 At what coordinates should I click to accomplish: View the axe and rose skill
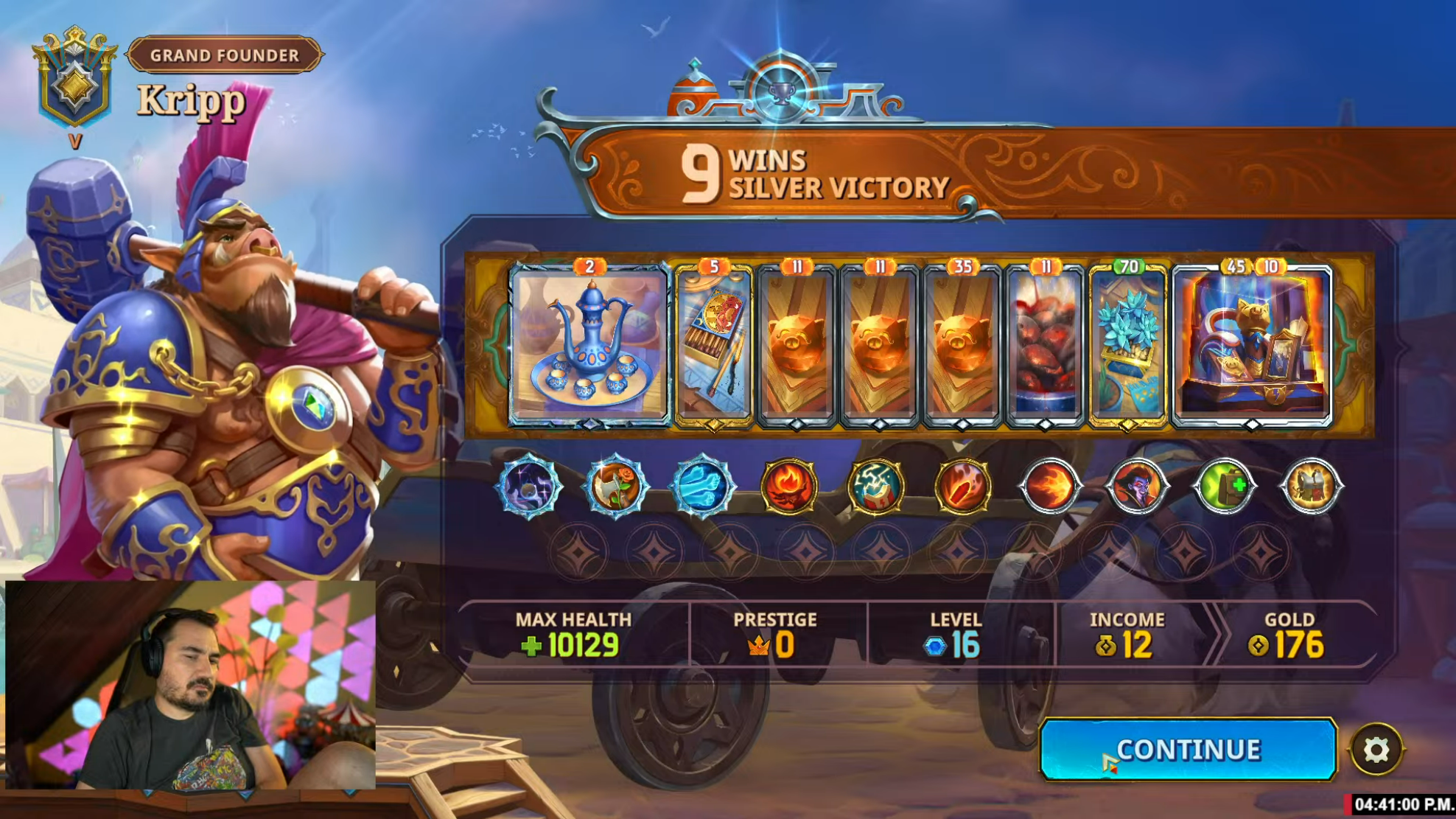tap(615, 487)
